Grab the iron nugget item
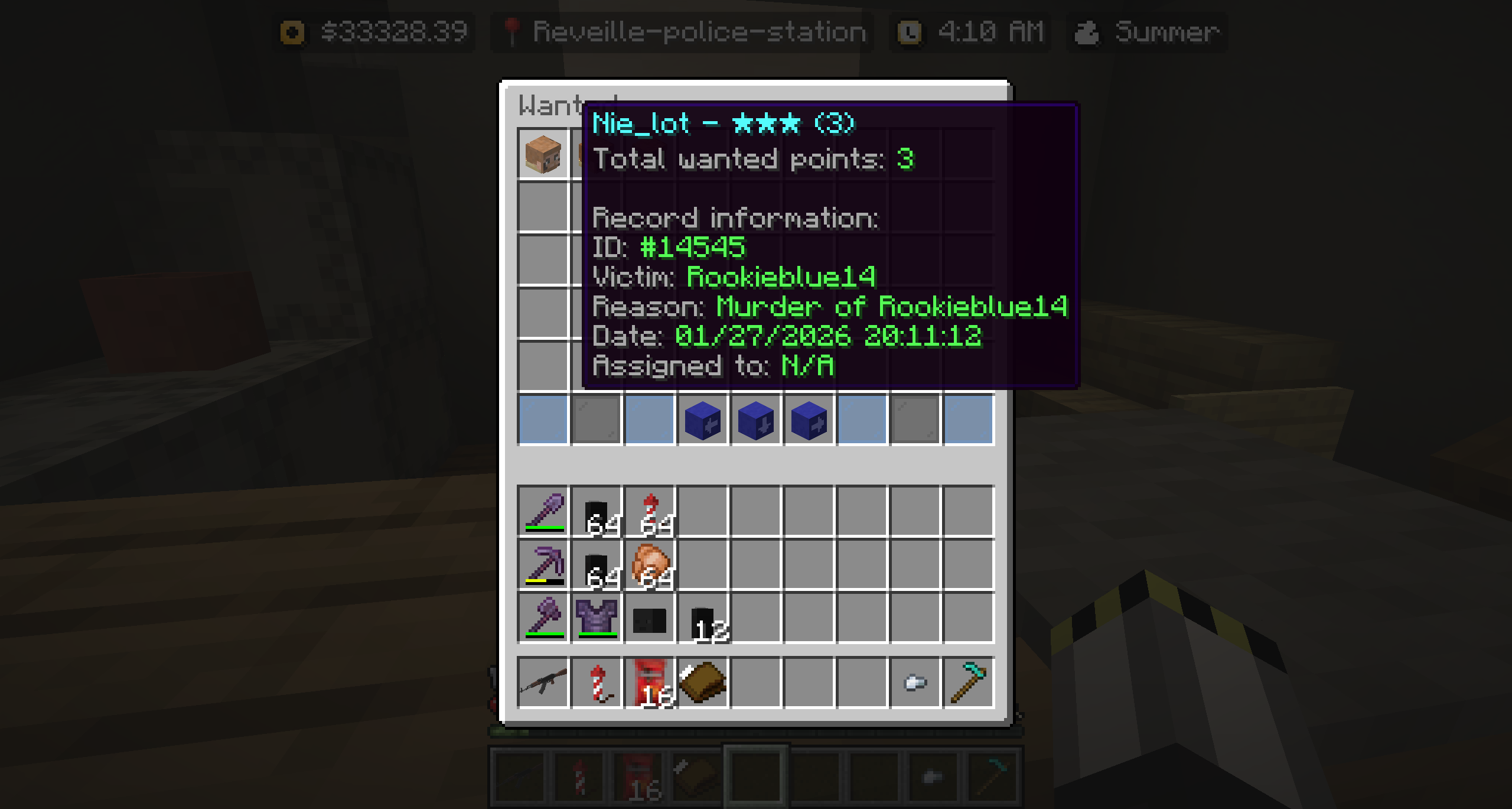The width and height of the screenshot is (1512, 809). tap(915, 683)
